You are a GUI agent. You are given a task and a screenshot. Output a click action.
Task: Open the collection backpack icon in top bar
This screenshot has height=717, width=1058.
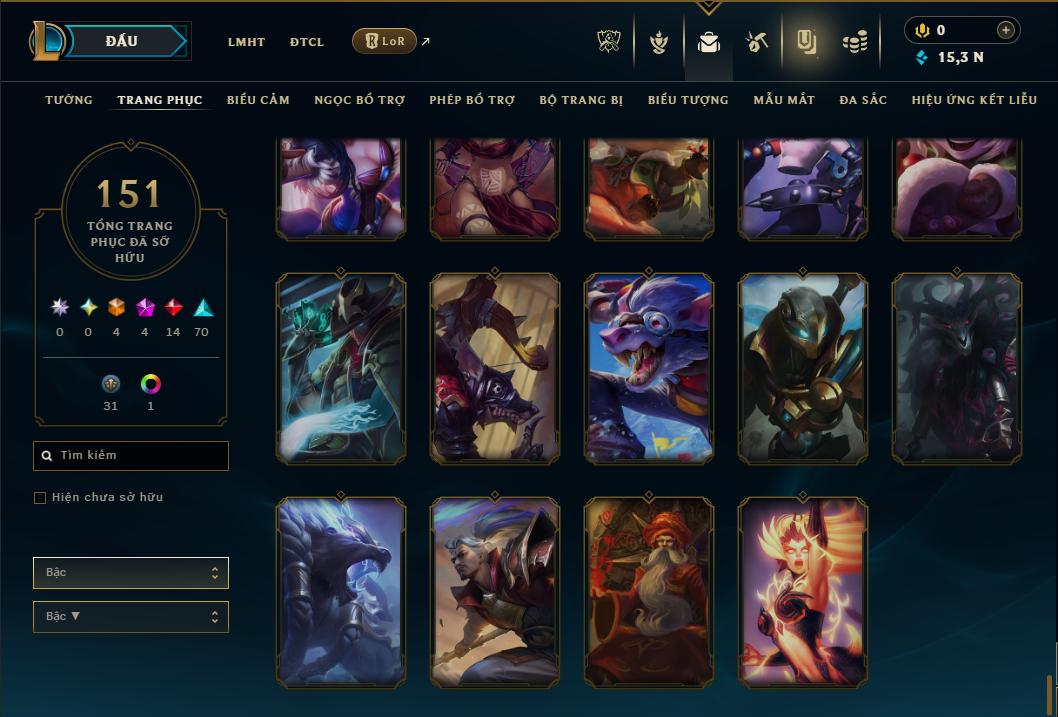(x=709, y=42)
